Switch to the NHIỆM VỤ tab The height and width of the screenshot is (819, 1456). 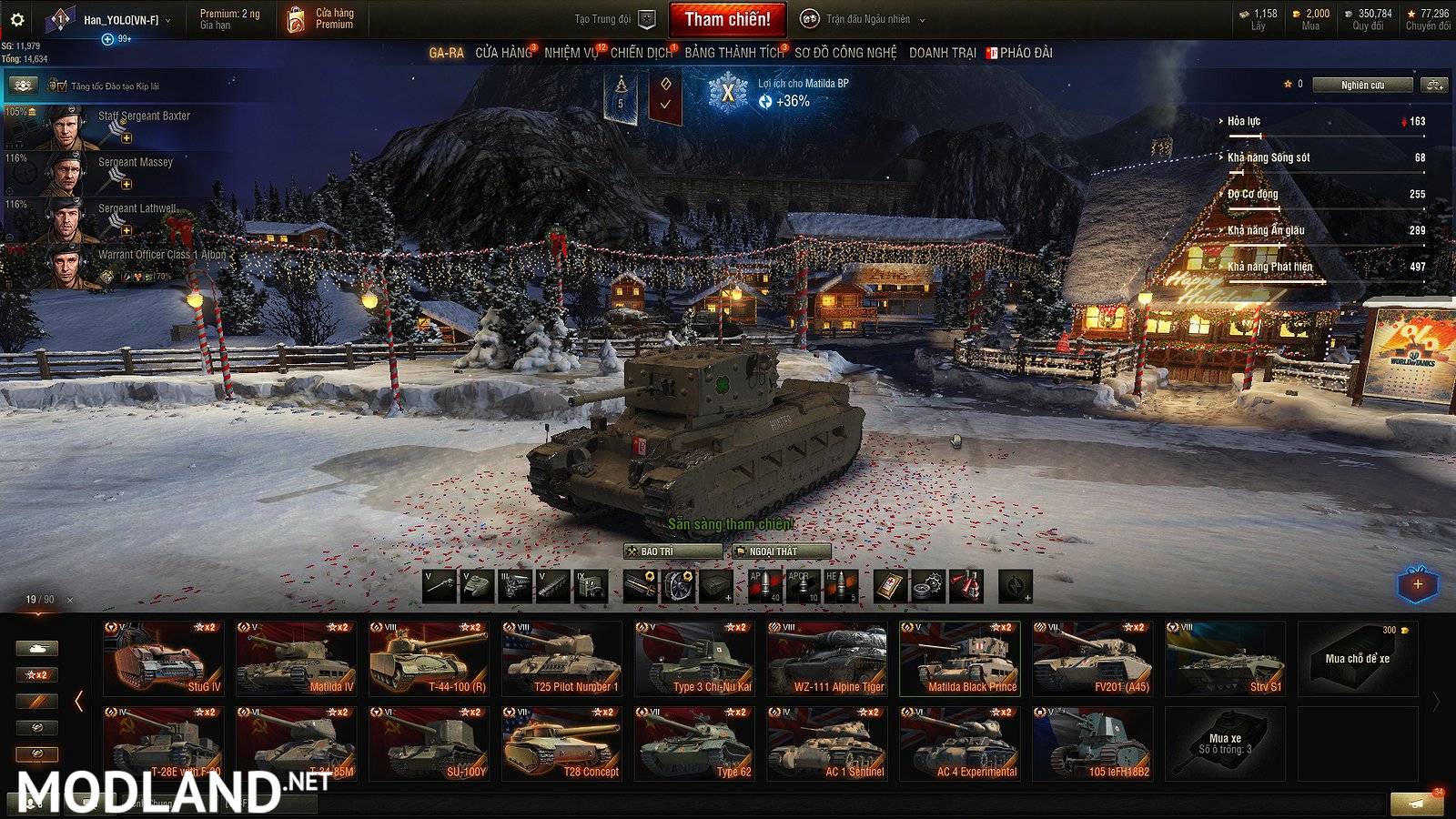pyautogui.click(x=571, y=53)
